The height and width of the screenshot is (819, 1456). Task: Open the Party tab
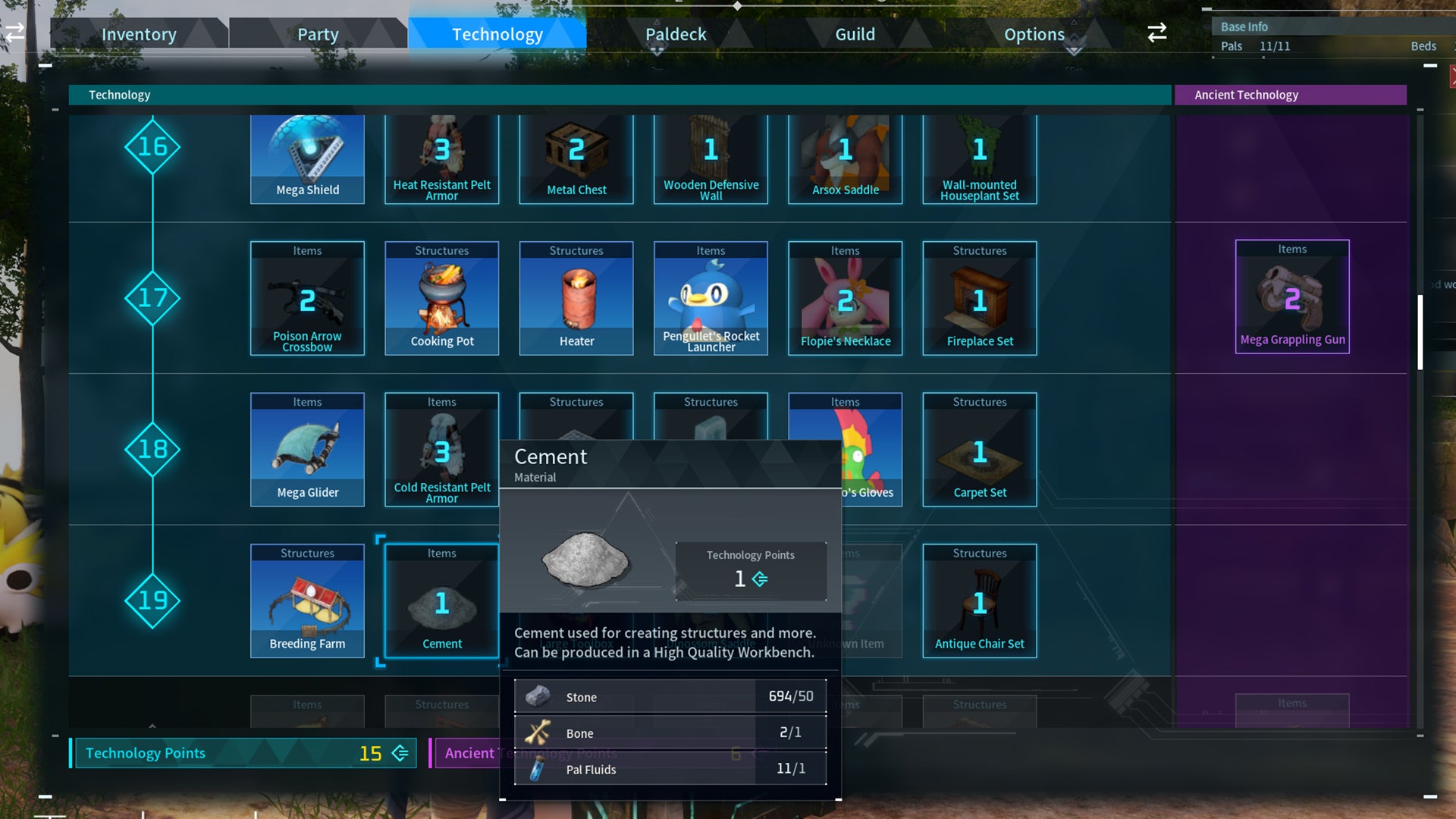pyautogui.click(x=317, y=33)
